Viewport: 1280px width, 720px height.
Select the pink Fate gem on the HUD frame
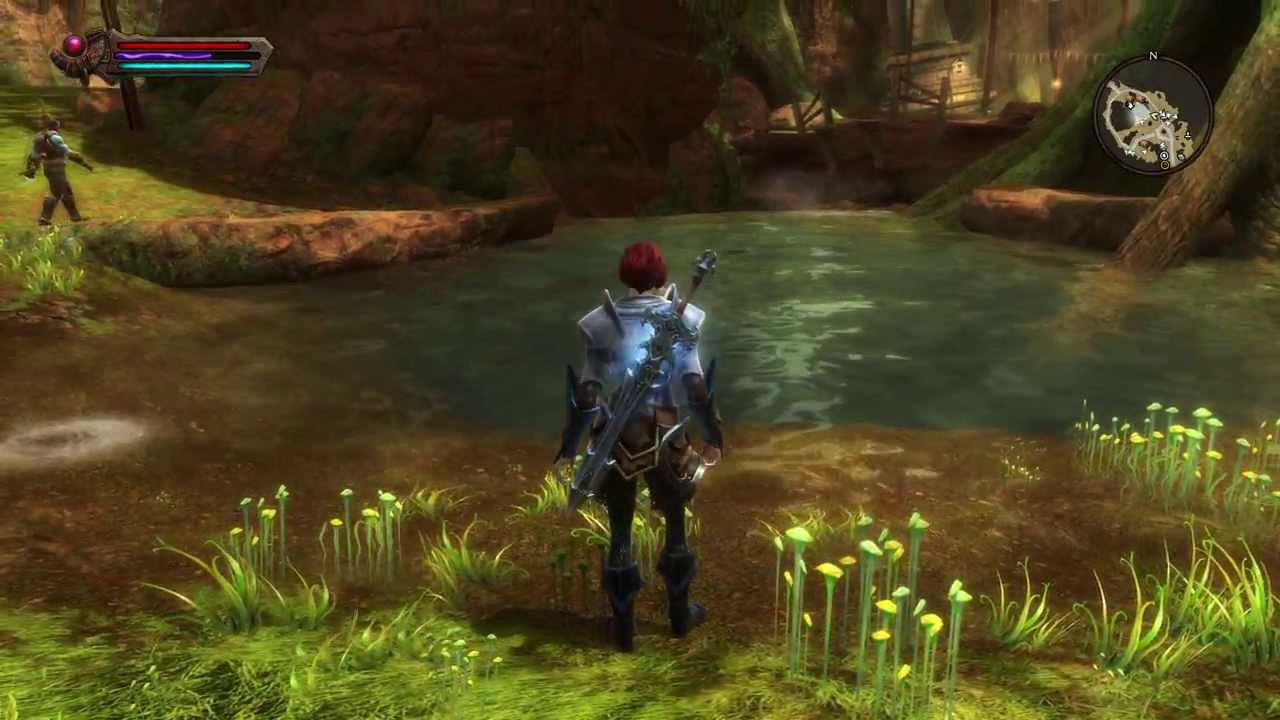coord(75,44)
